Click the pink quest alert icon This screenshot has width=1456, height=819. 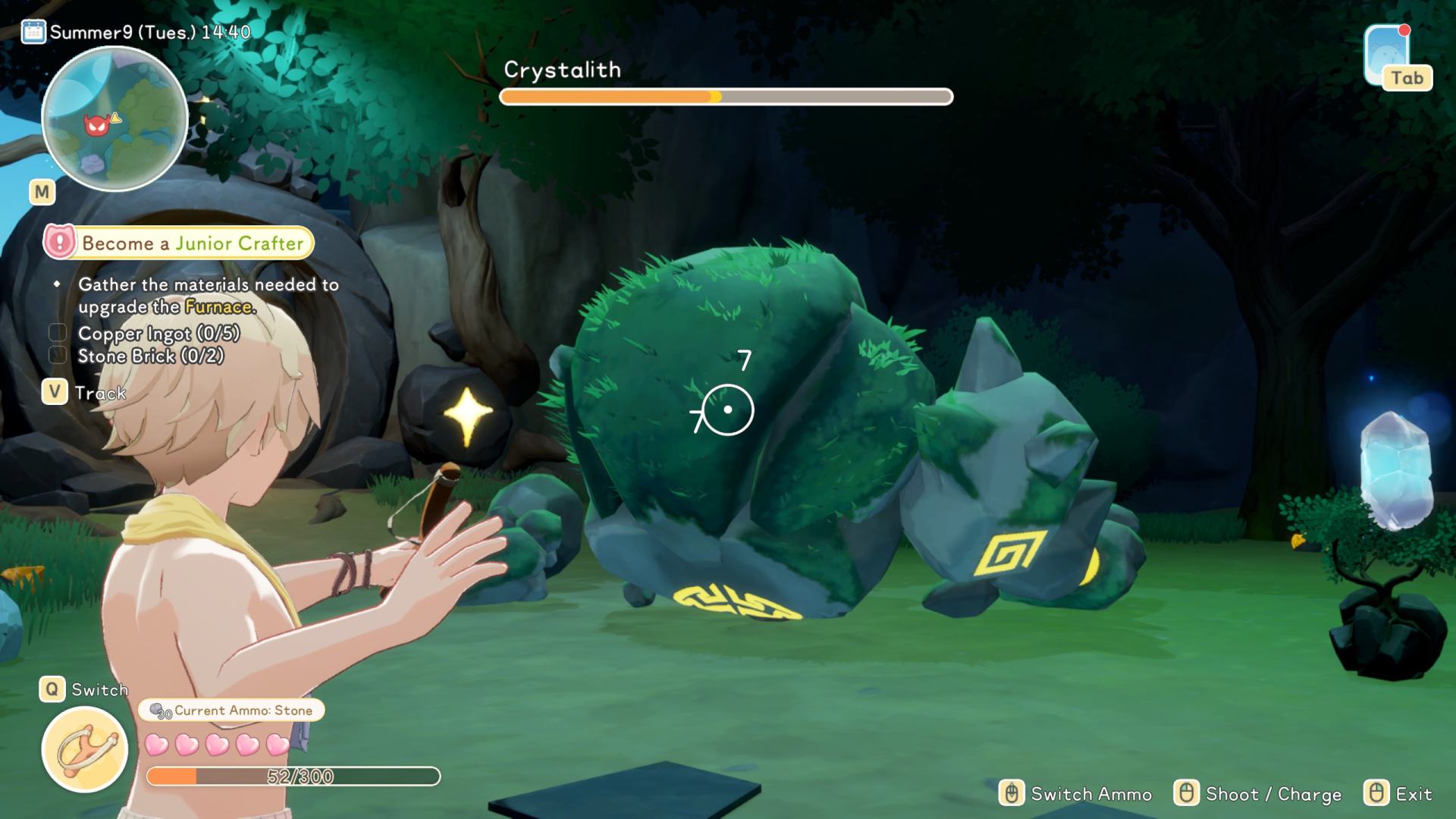(60, 243)
